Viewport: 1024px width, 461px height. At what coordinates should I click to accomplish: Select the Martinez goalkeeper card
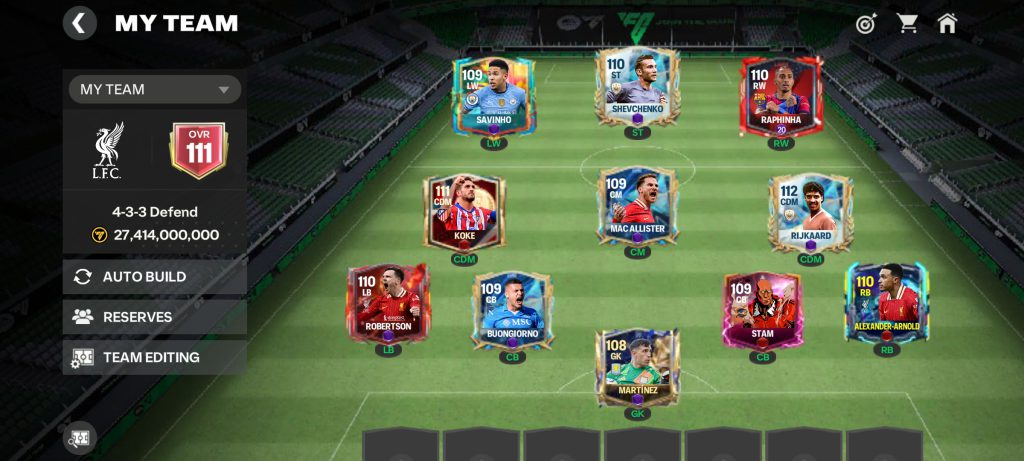point(637,367)
